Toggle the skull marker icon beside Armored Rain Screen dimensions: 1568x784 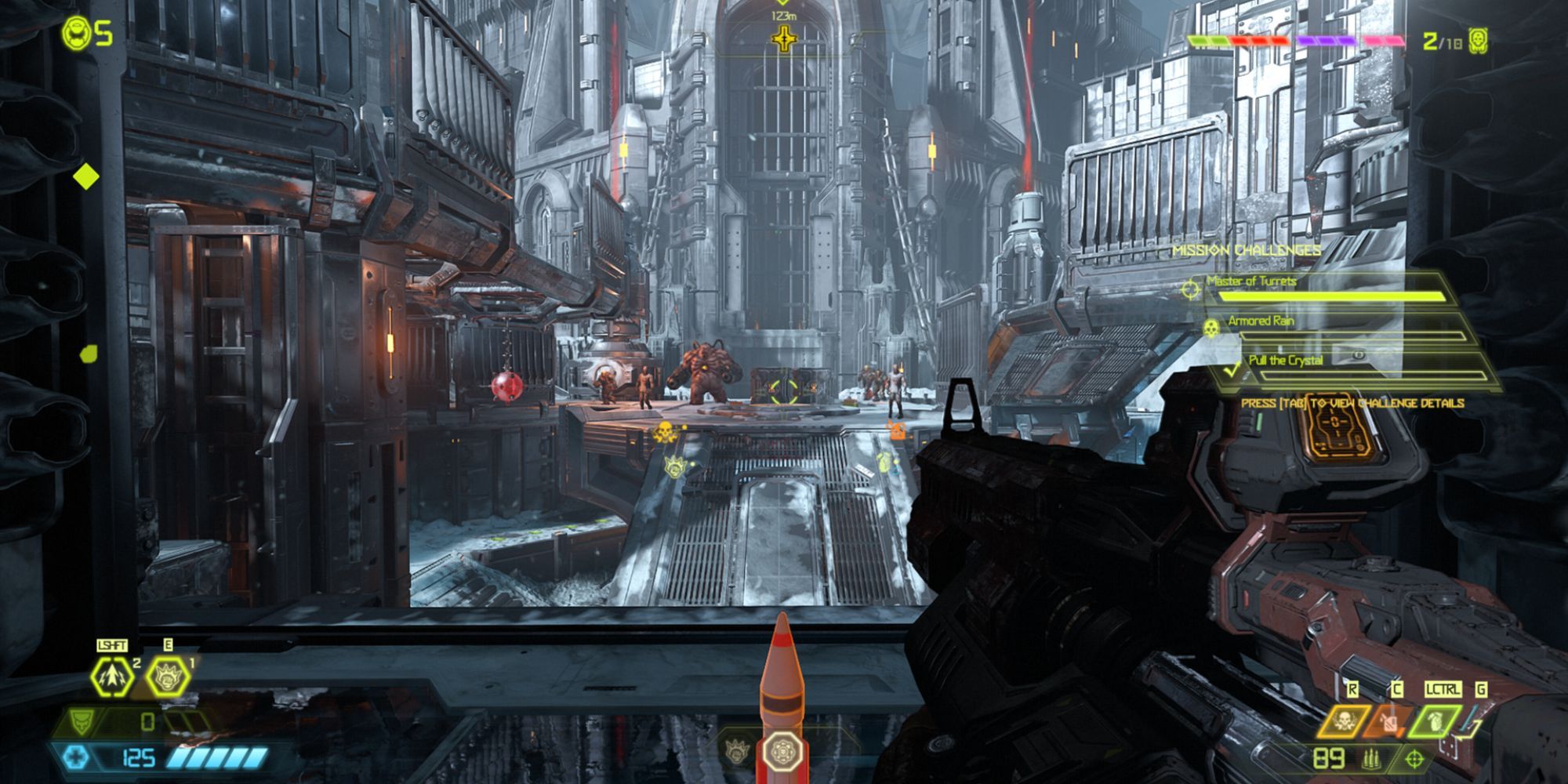(x=1211, y=329)
